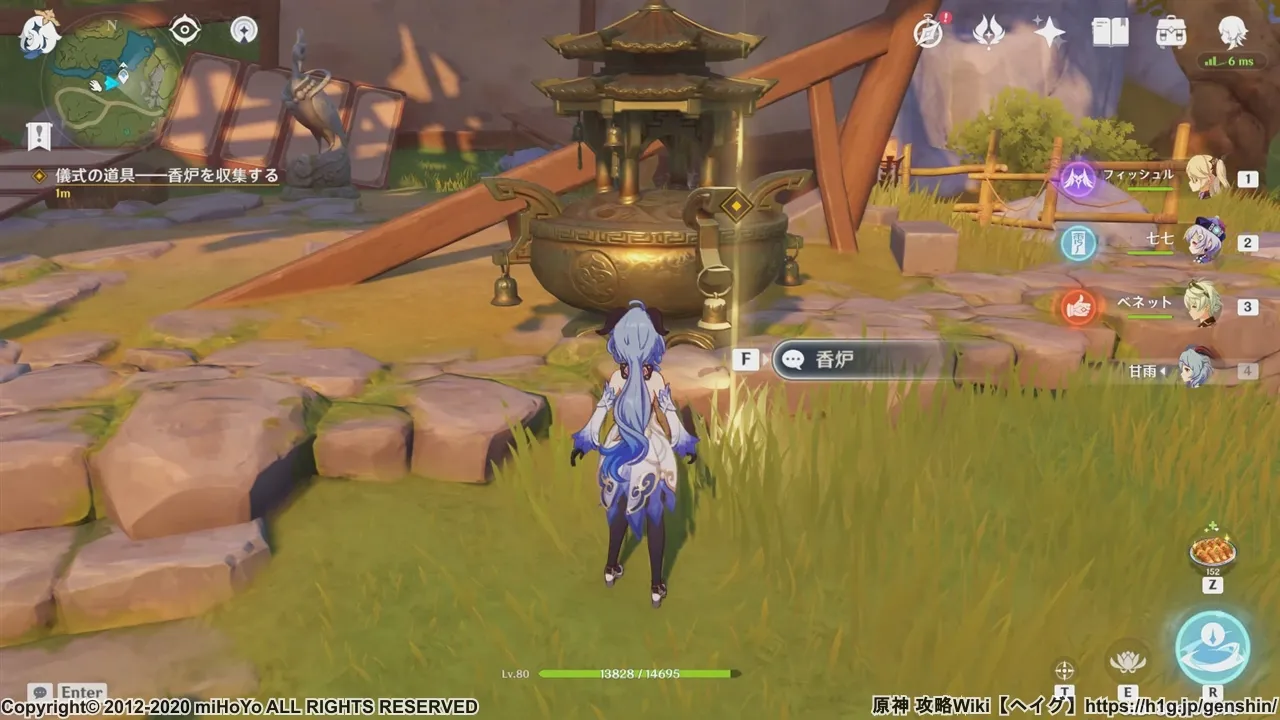
Task: Switch to Qiqi in party slot 2
Action: (x=1204, y=241)
